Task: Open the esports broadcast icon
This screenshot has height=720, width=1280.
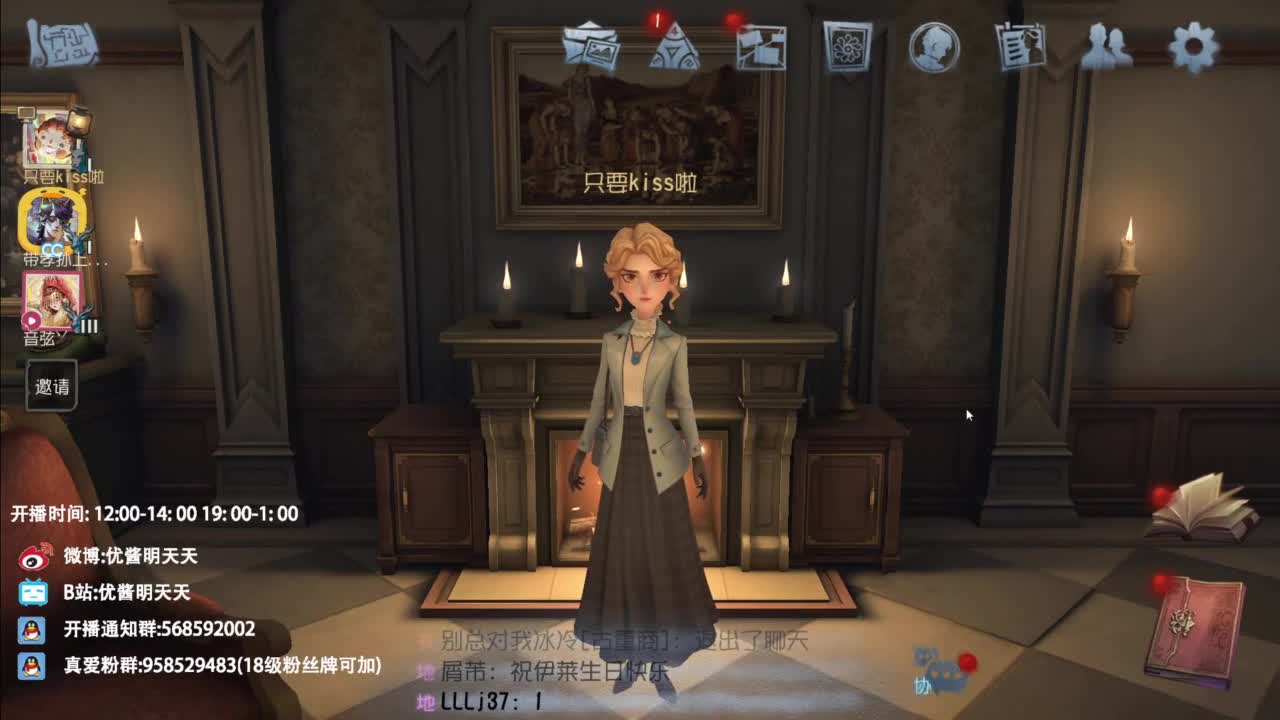Action: (763, 45)
